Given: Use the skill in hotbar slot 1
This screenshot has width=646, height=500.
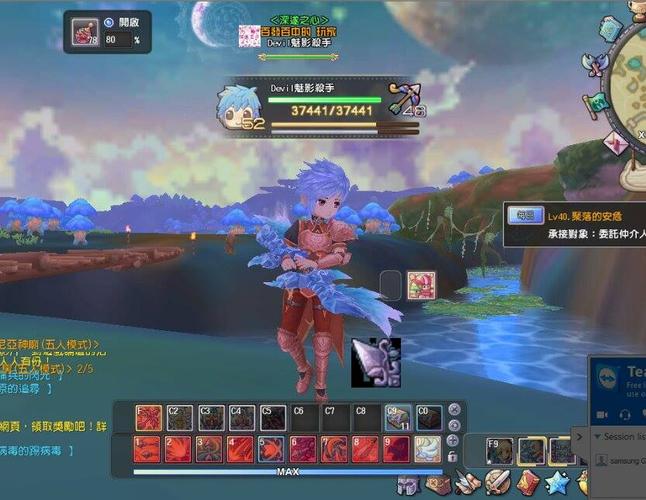Looking at the screenshot, I should 148,449.
